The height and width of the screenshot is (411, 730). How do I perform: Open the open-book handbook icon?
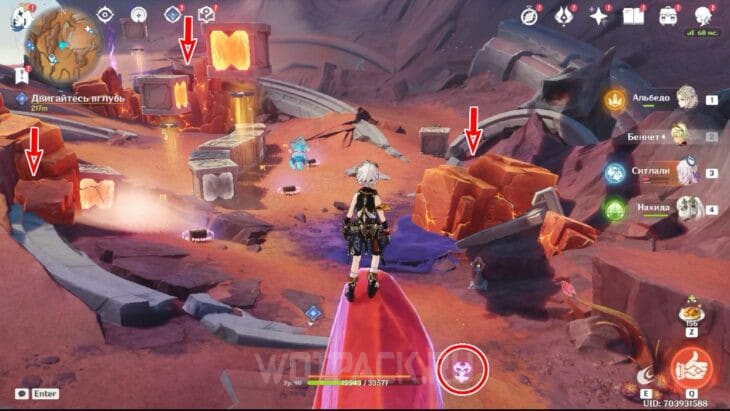(632, 15)
